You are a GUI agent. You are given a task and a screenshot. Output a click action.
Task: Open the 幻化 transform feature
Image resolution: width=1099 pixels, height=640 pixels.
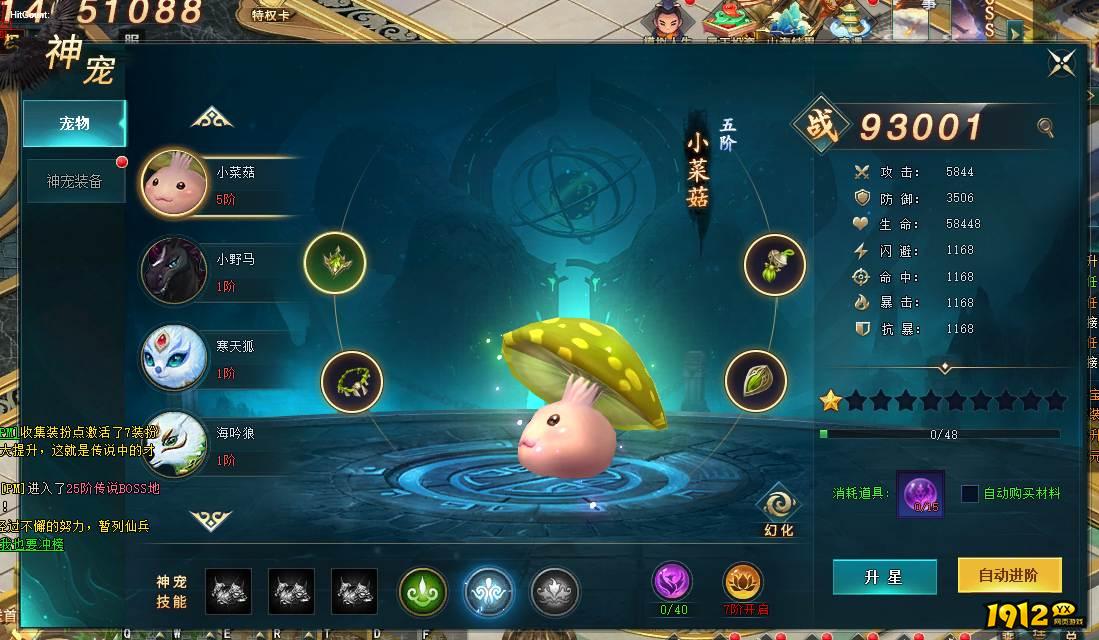[x=777, y=511]
